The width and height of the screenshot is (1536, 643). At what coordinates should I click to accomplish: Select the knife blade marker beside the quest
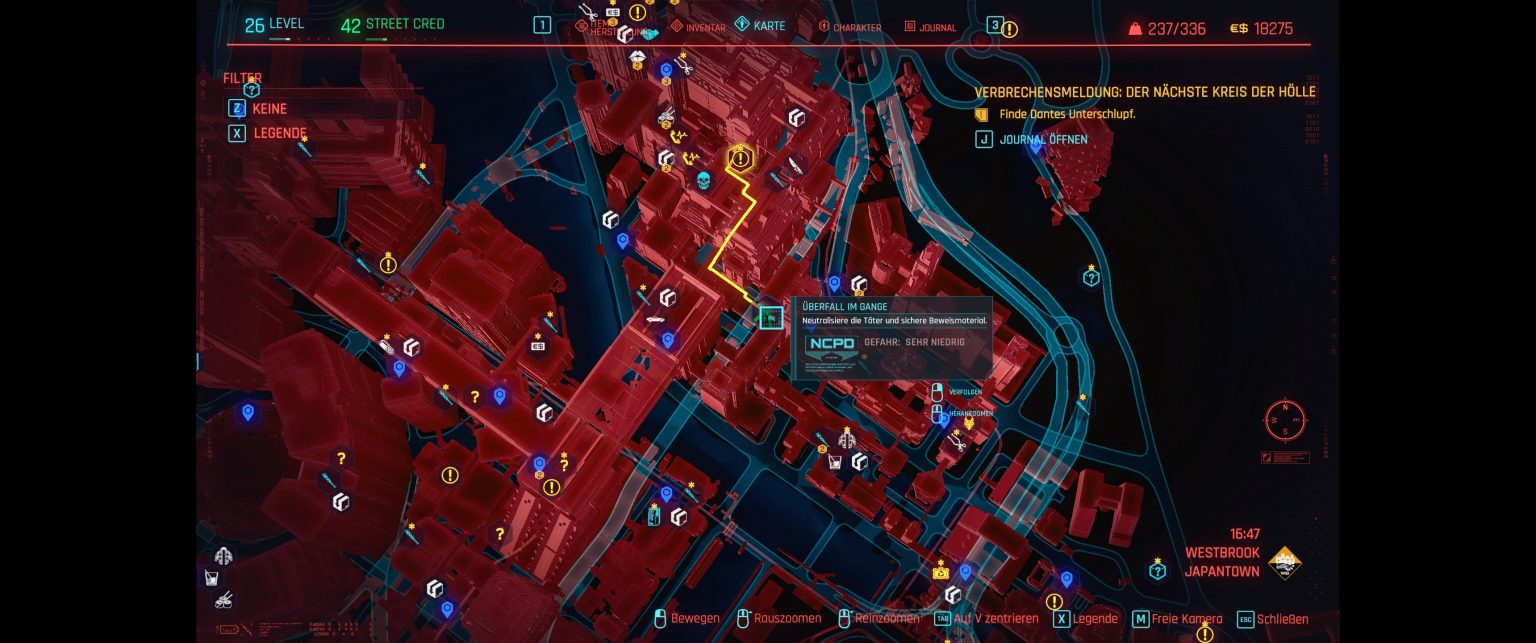tap(797, 164)
